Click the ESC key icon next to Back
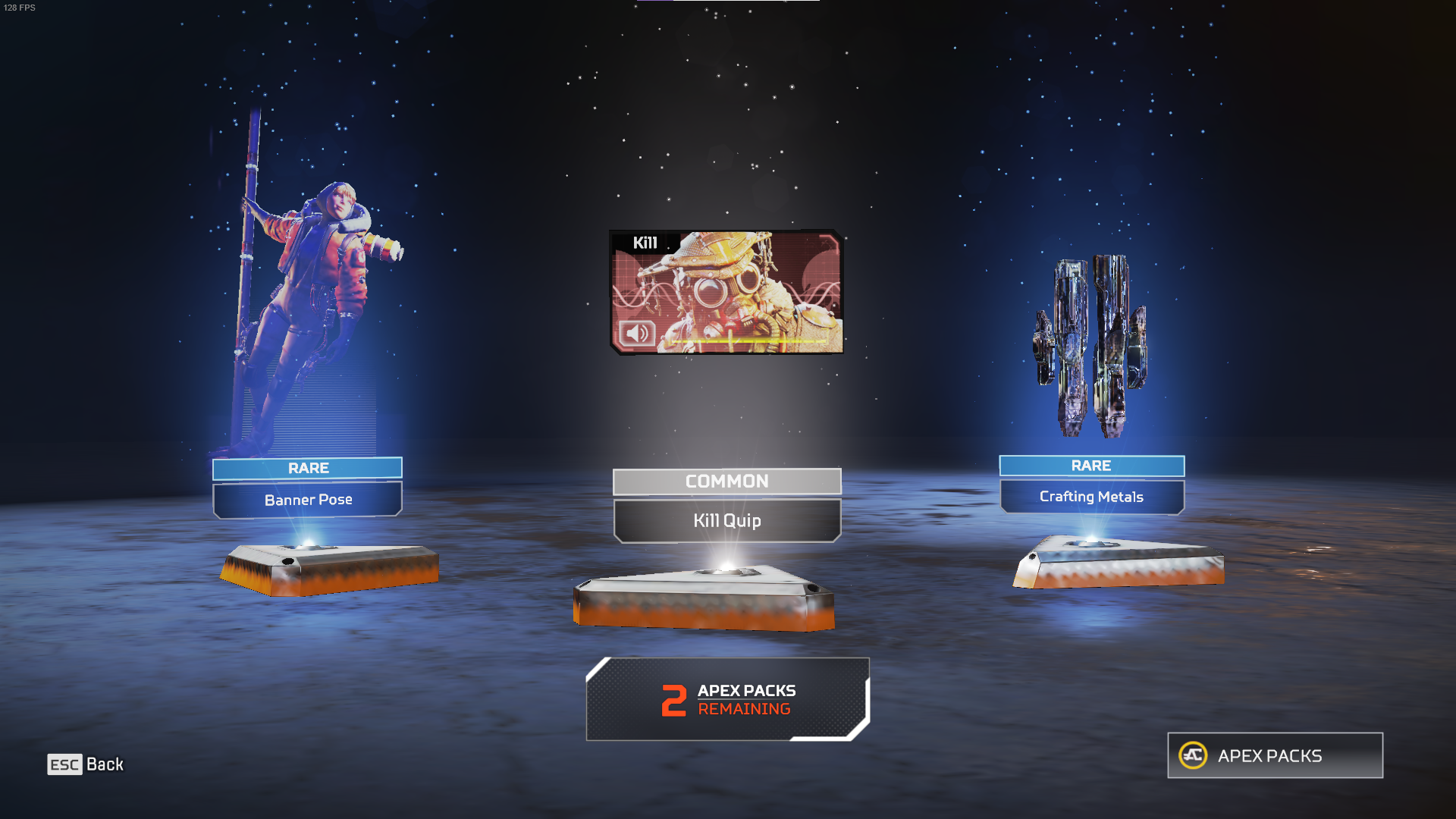Viewport: 1456px width, 819px height. point(64,764)
